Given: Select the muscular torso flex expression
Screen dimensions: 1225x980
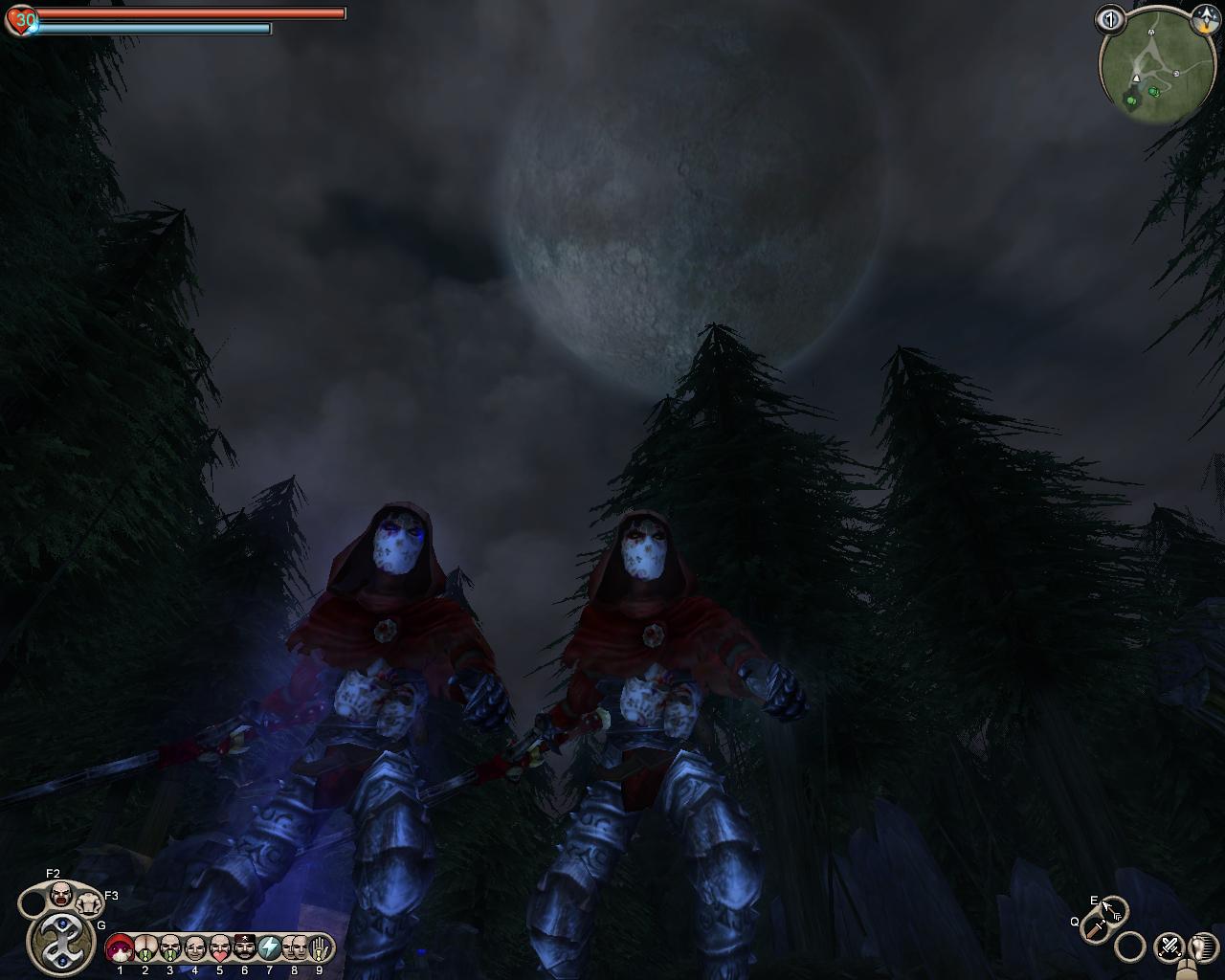Looking at the screenshot, I should coord(89,902).
